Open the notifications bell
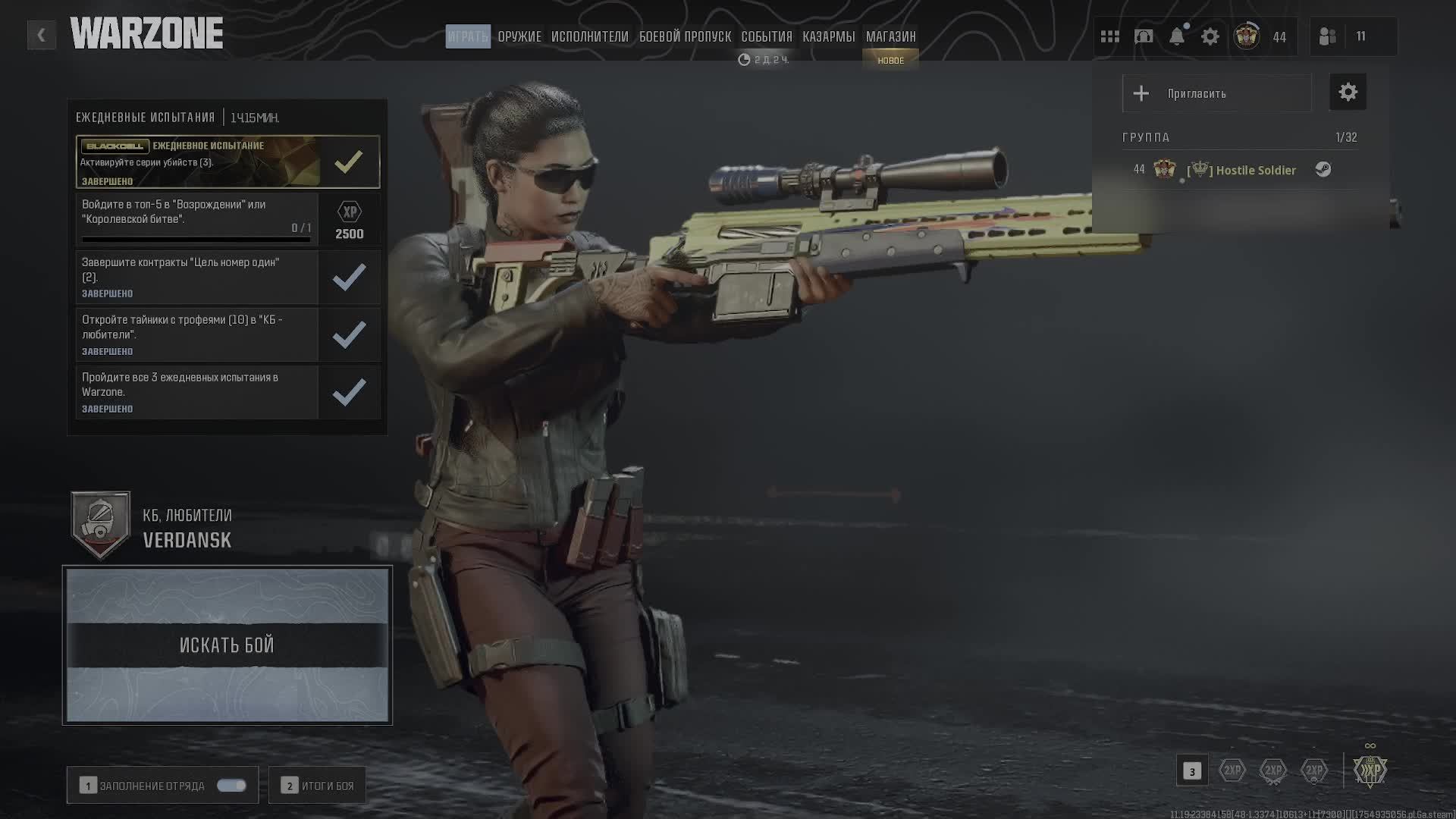 click(1176, 36)
